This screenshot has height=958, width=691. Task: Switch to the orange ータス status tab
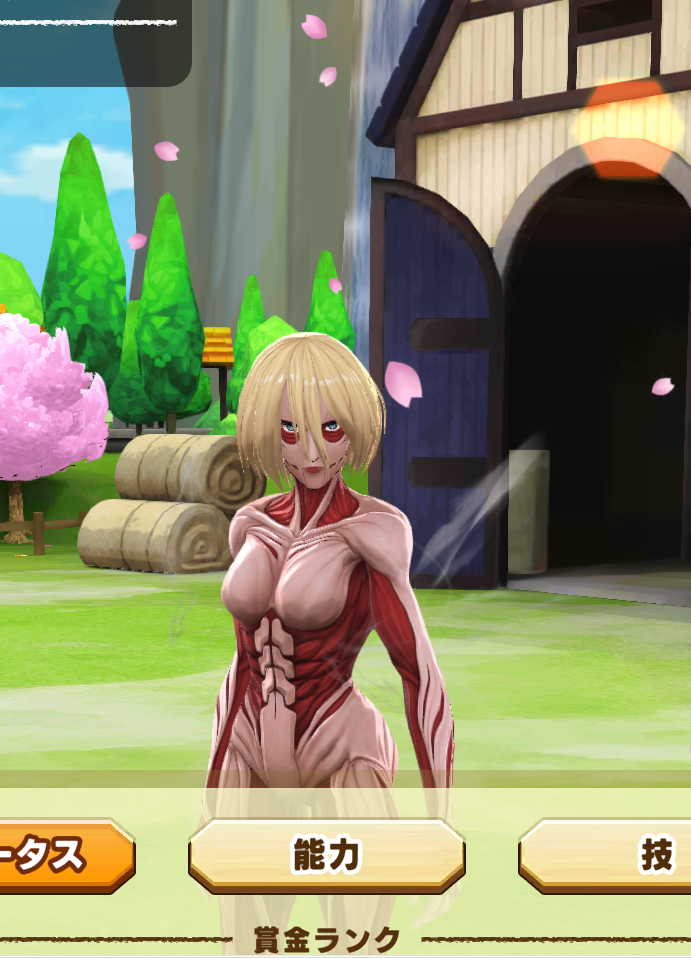coord(62,856)
